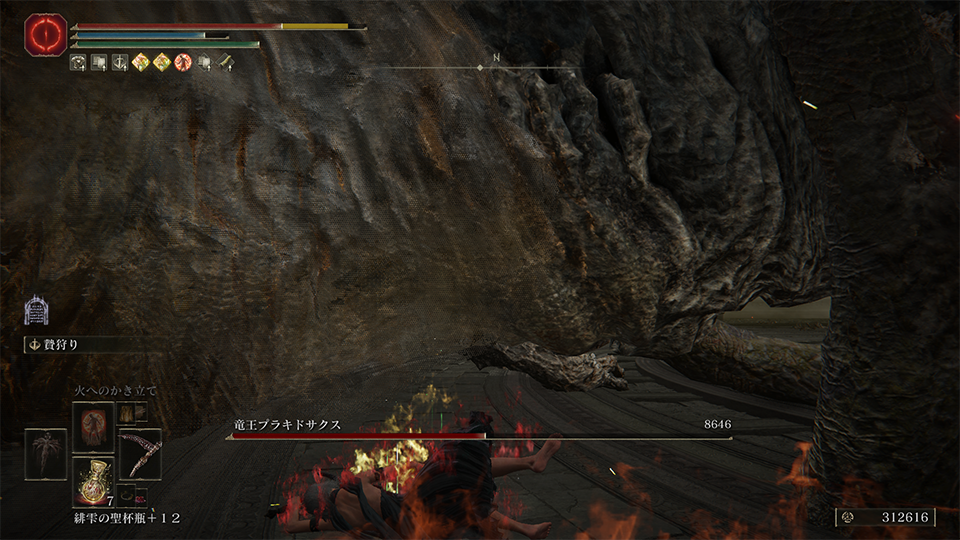Click the gated archway icon
Screen dimensions: 960x540
point(37,309)
